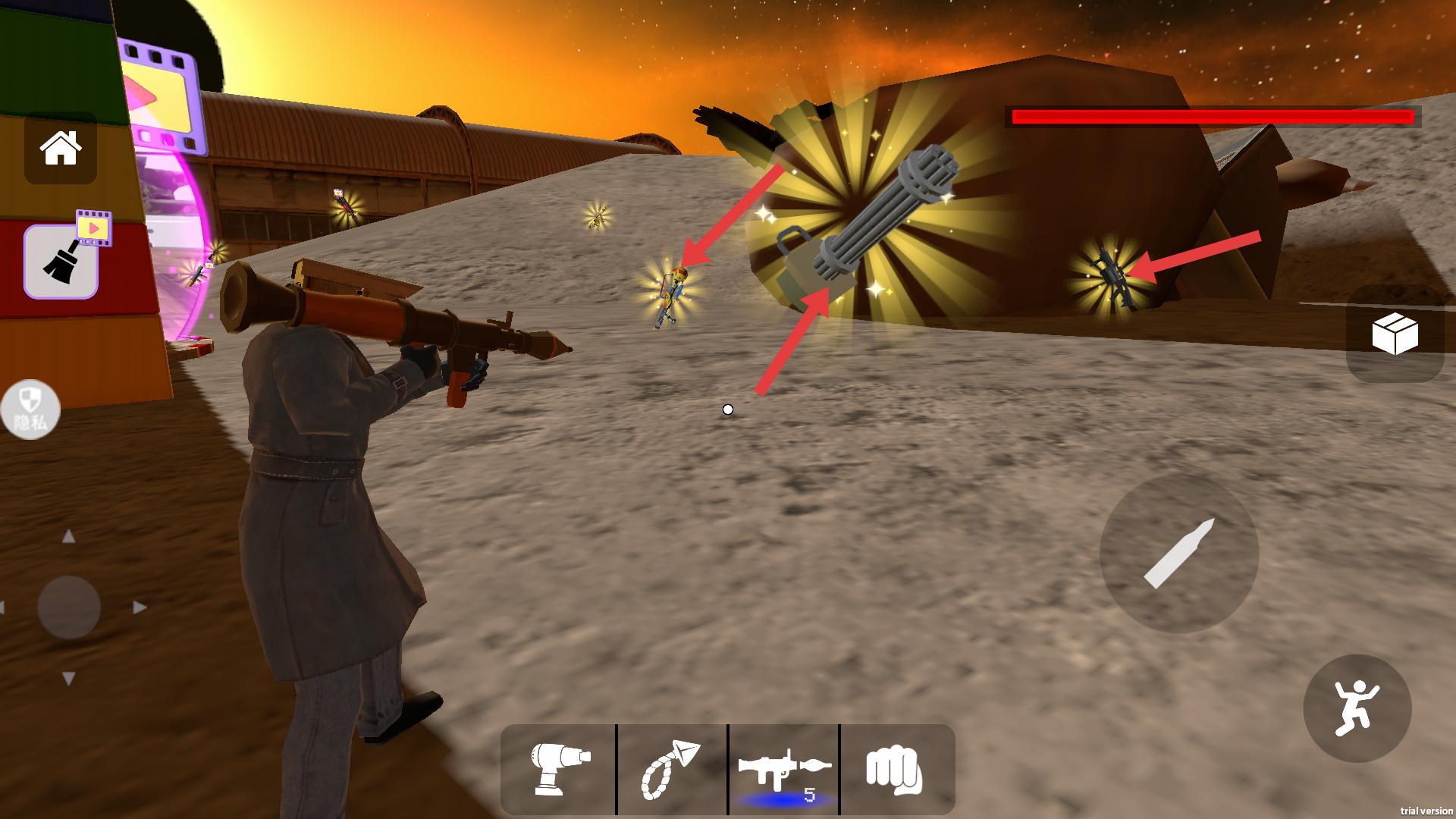Switch to the fist melee slot
Viewport: 1456px width, 819px height.
tap(895, 769)
